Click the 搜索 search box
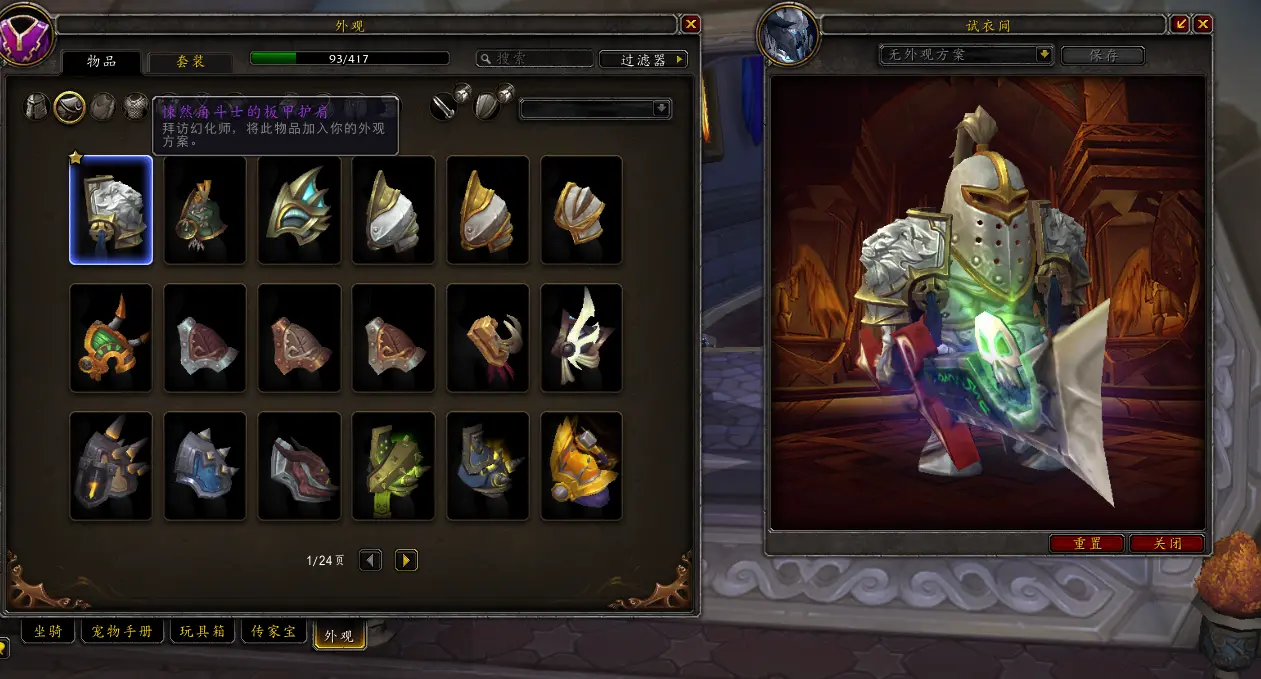The width and height of the screenshot is (1261, 679). tap(533, 60)
